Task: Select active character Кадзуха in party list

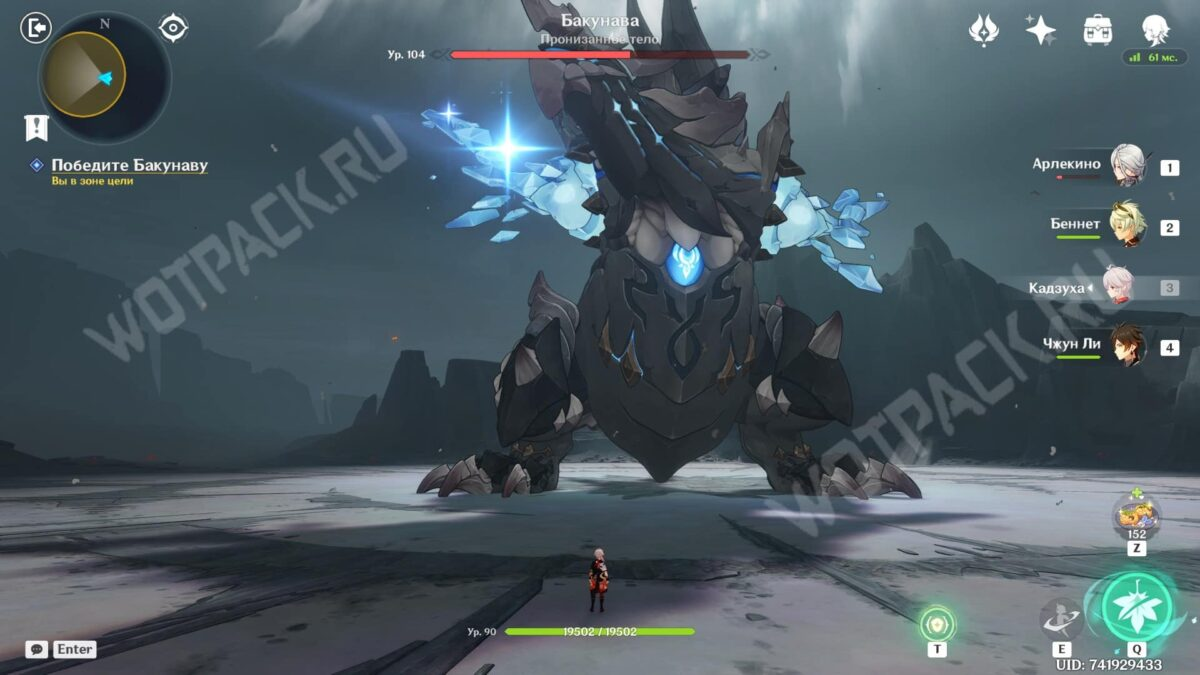Action: pyautogui.click(x=1118, y=287)
